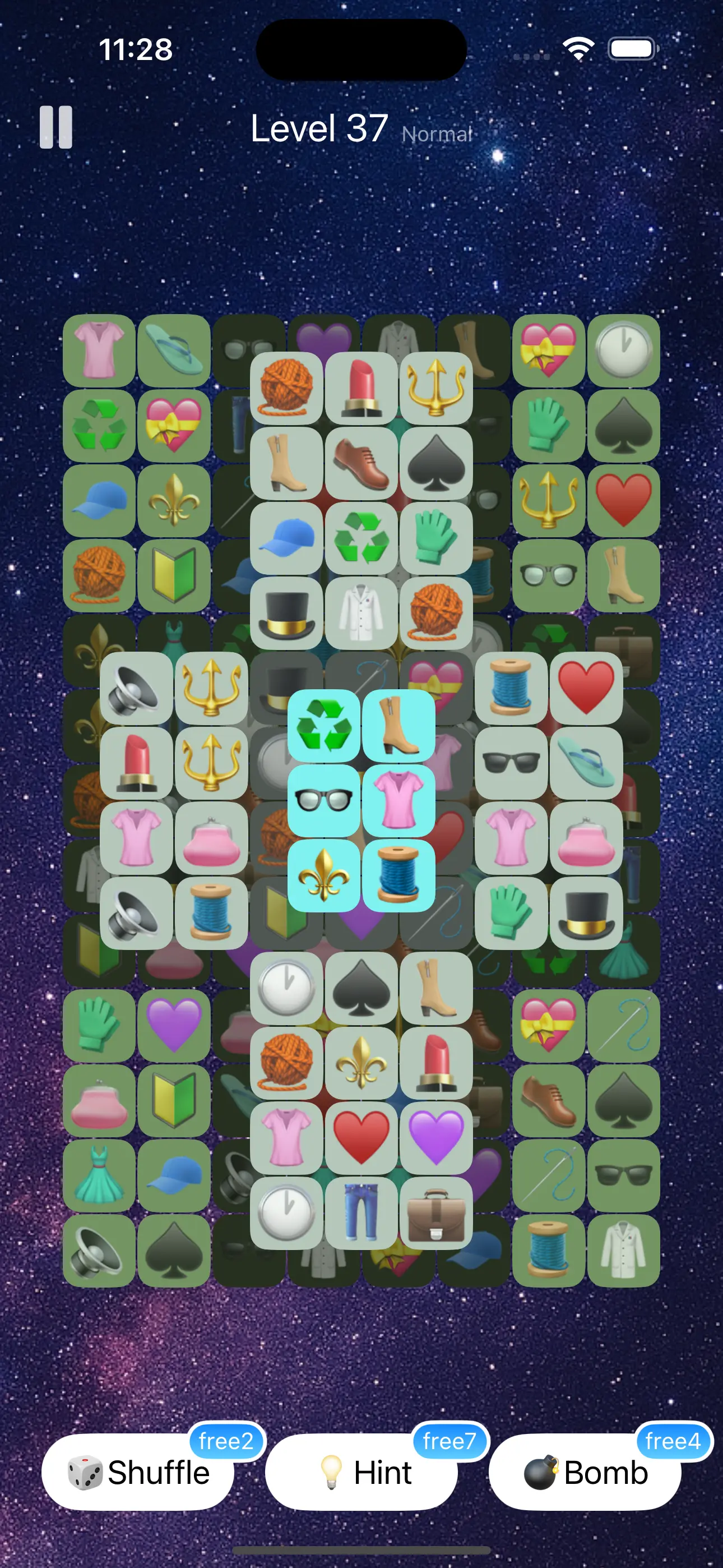Tap the highlighted fleur-de-lis tile
This screenshot has width=723, height=1568.
point(325,877)
